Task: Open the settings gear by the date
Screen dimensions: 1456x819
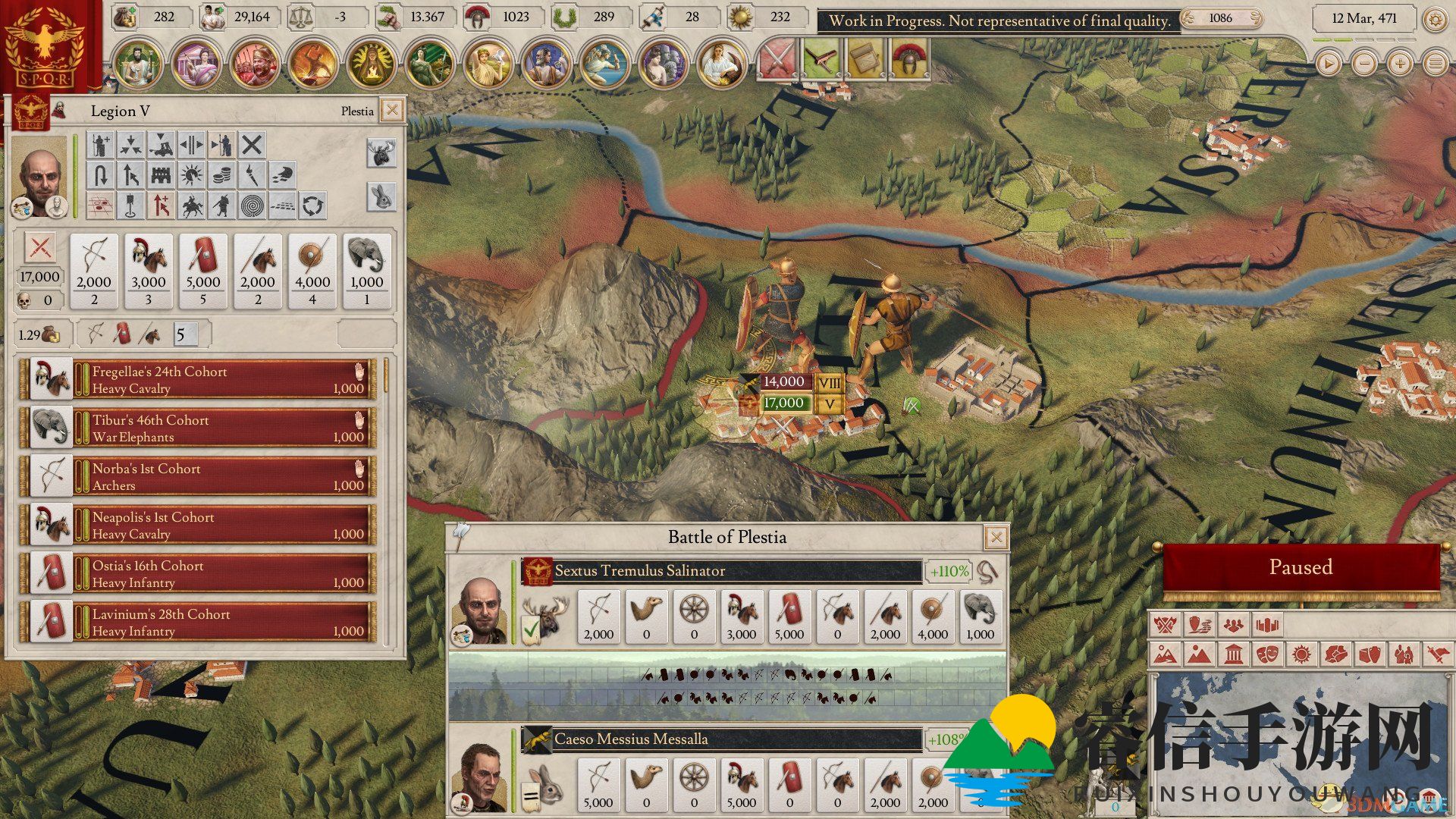Action: coord(1435,19)
